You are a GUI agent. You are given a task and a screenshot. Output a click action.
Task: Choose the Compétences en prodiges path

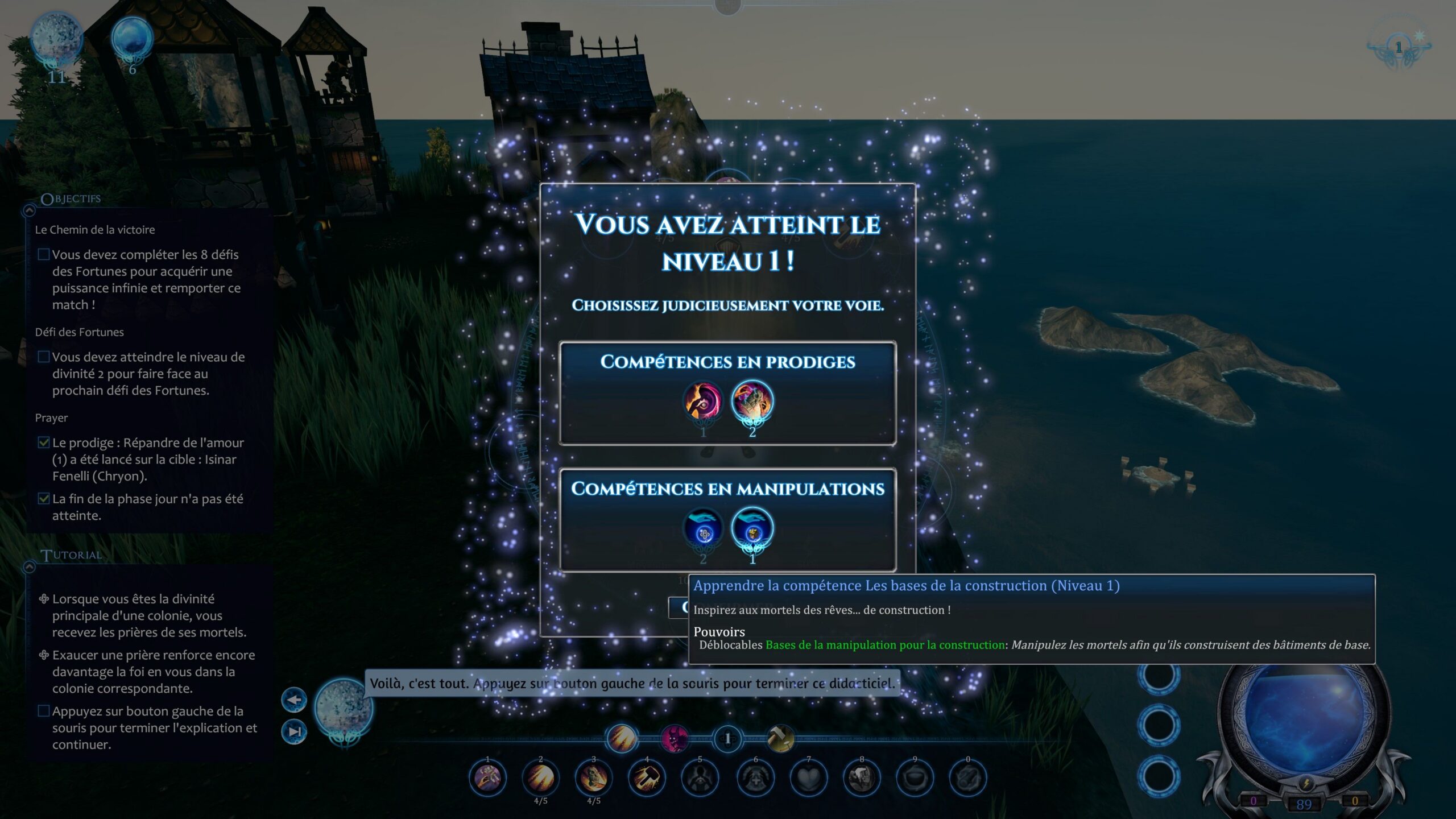727,362
